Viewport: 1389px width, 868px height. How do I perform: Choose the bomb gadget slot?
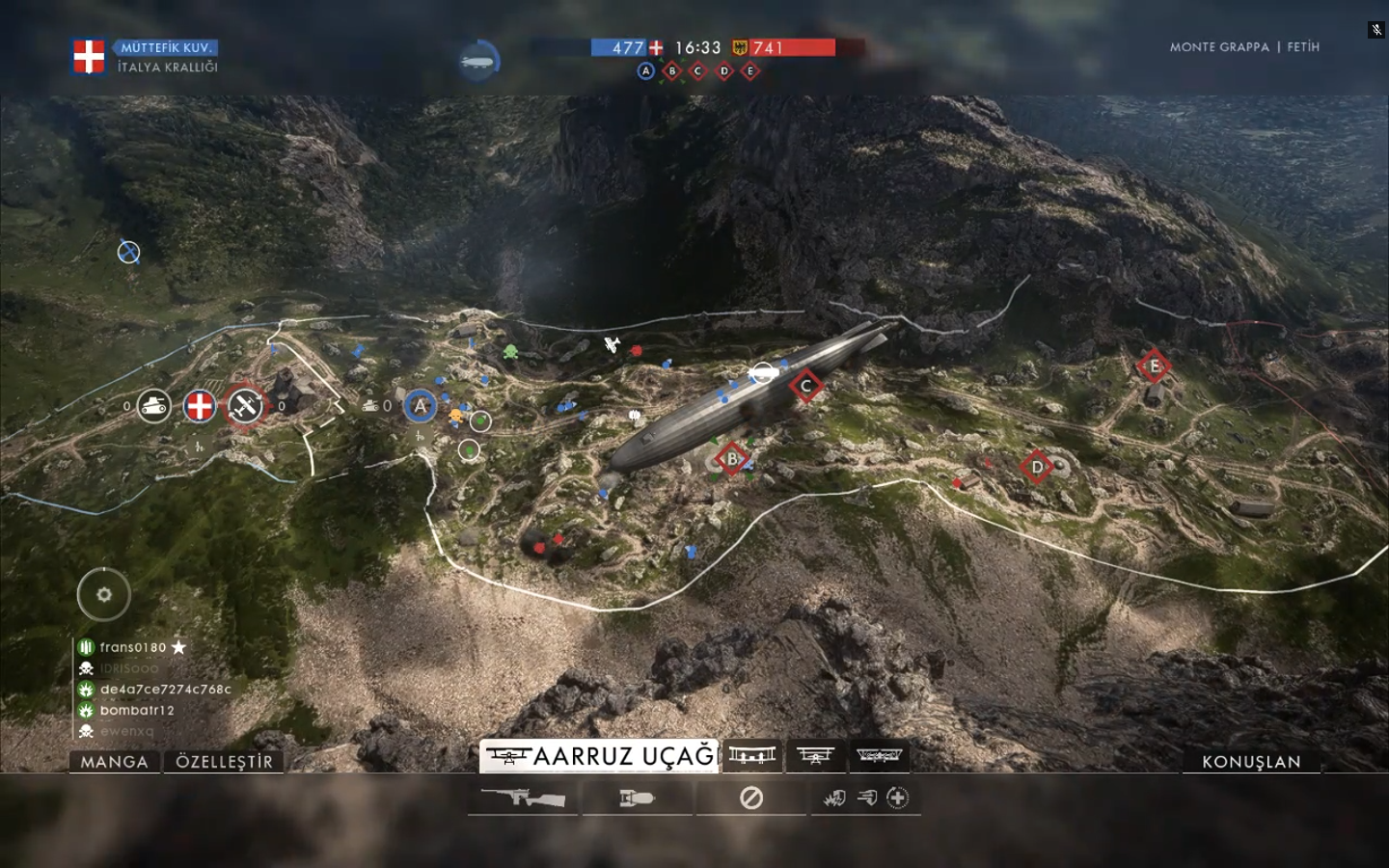click(x=637, y=799)
